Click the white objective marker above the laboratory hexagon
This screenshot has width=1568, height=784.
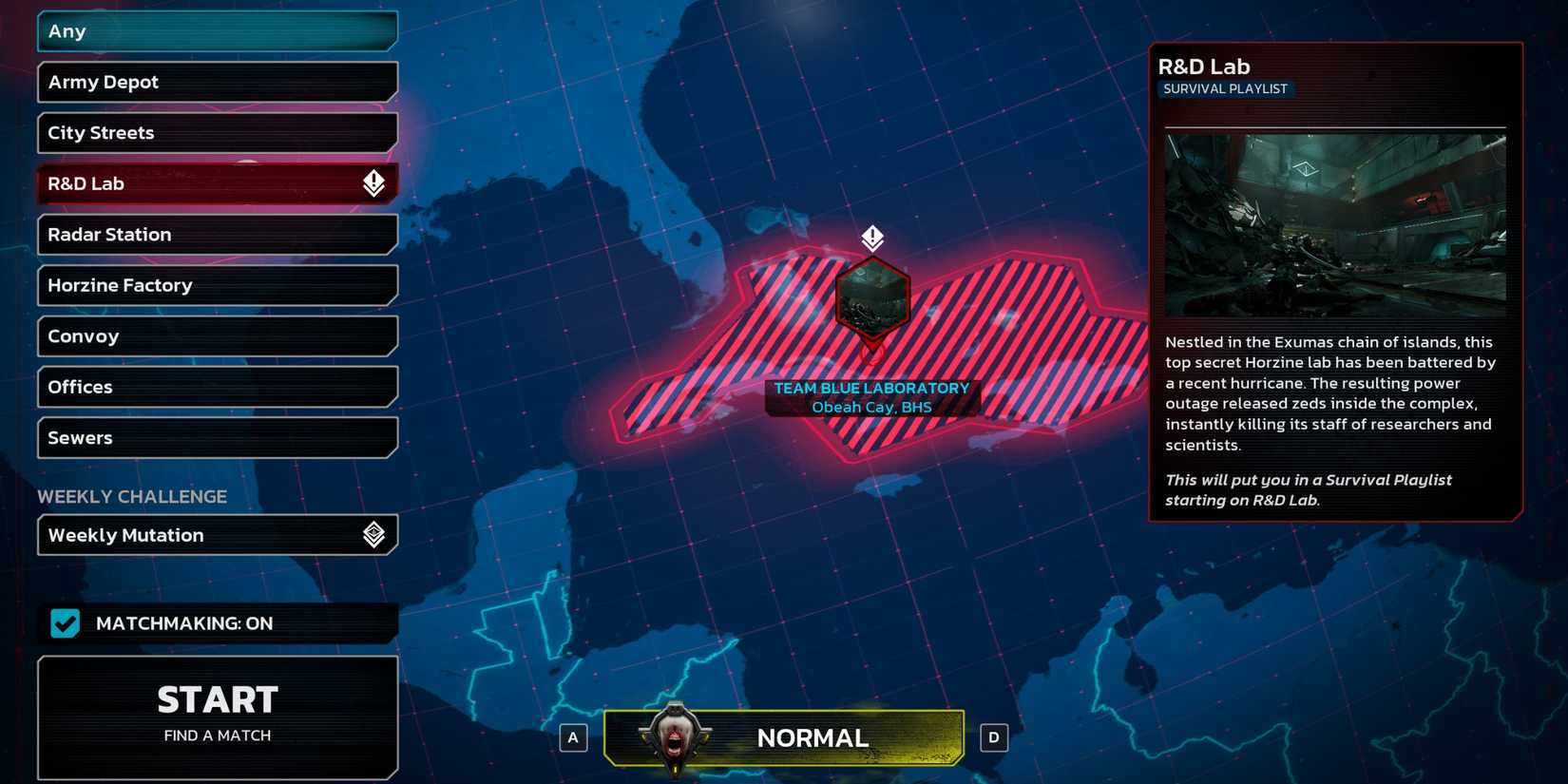870,239
